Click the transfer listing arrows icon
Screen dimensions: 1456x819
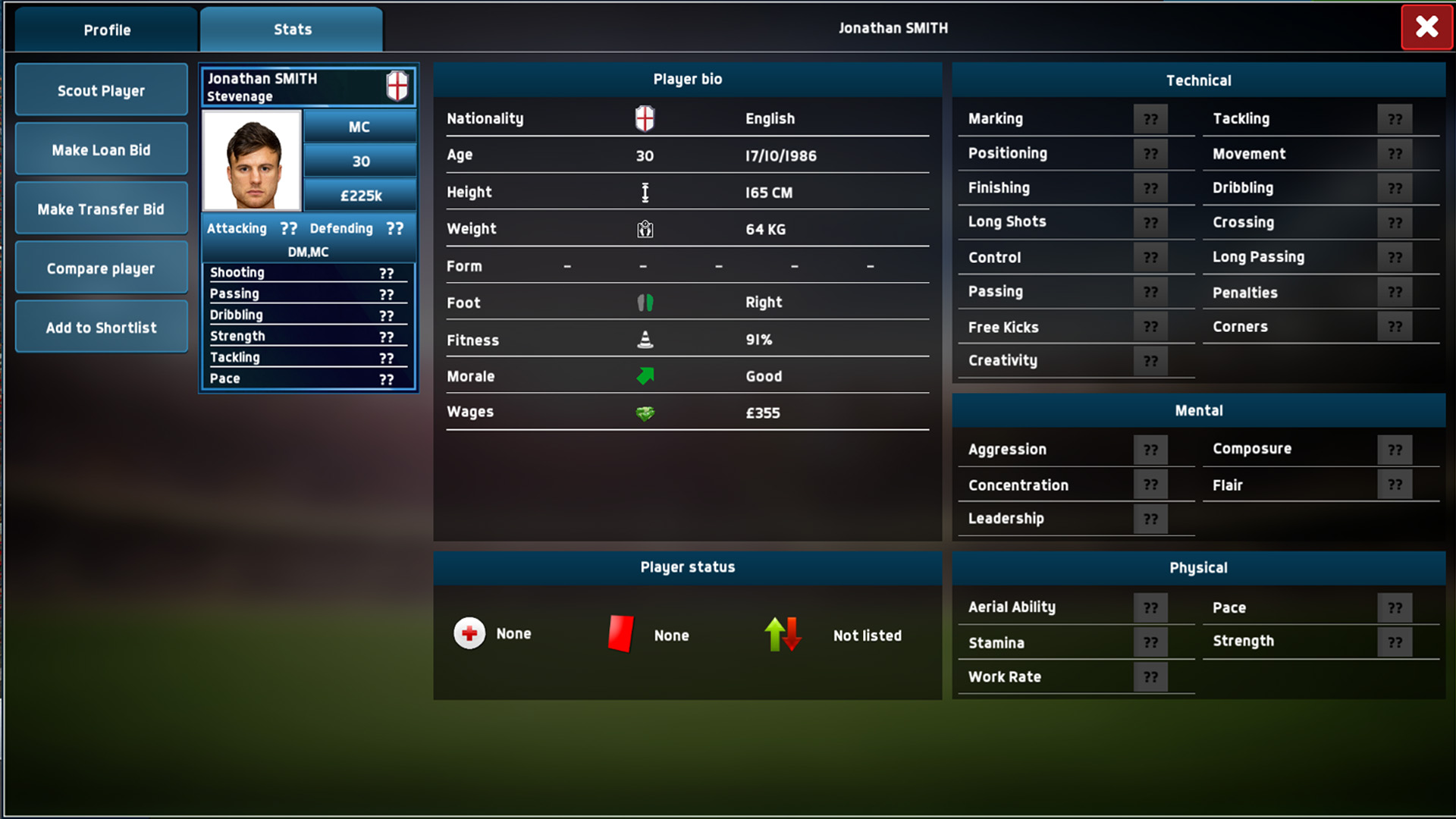point(783,635)
